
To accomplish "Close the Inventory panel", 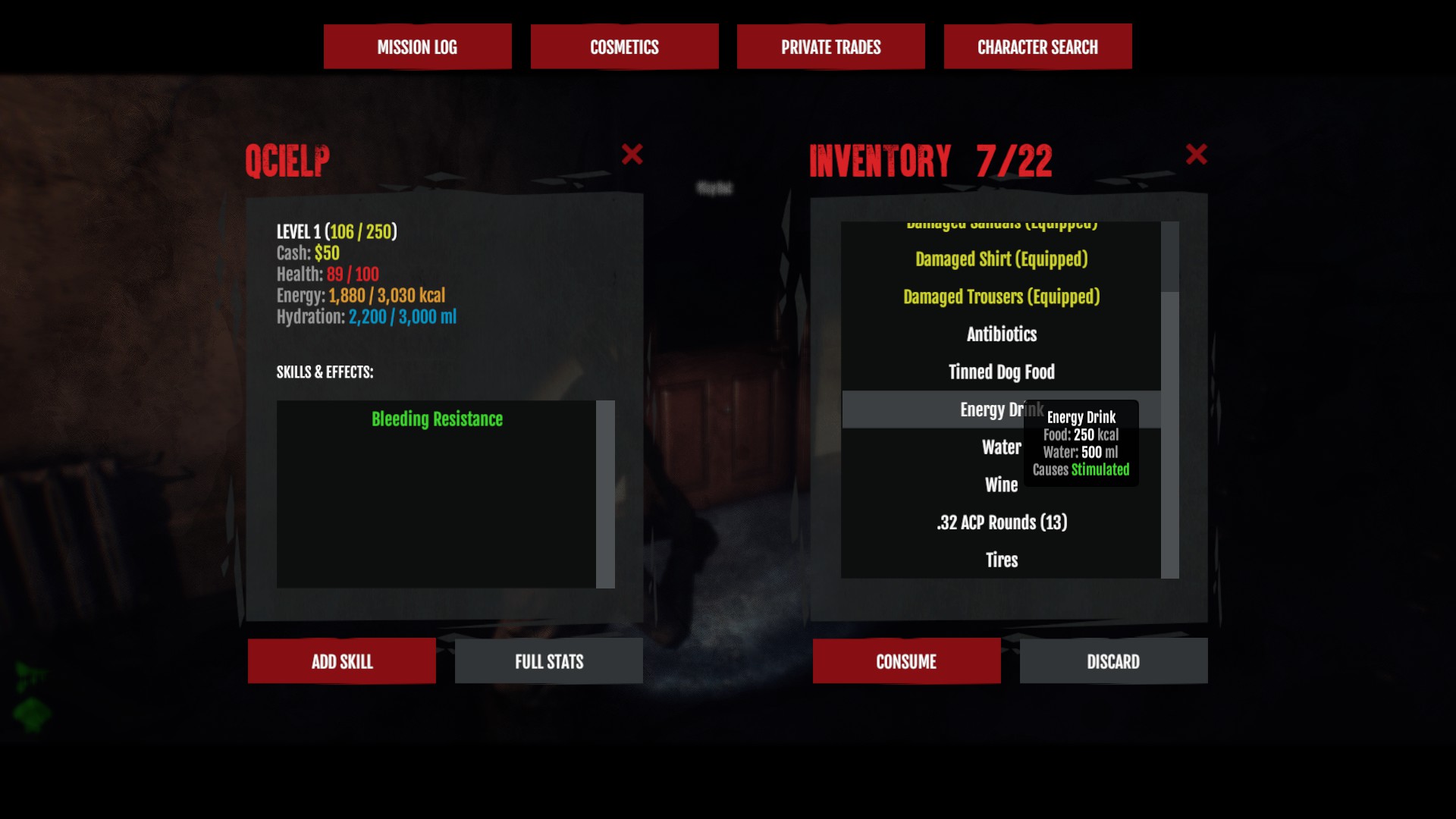I will tap(1196, 154).
